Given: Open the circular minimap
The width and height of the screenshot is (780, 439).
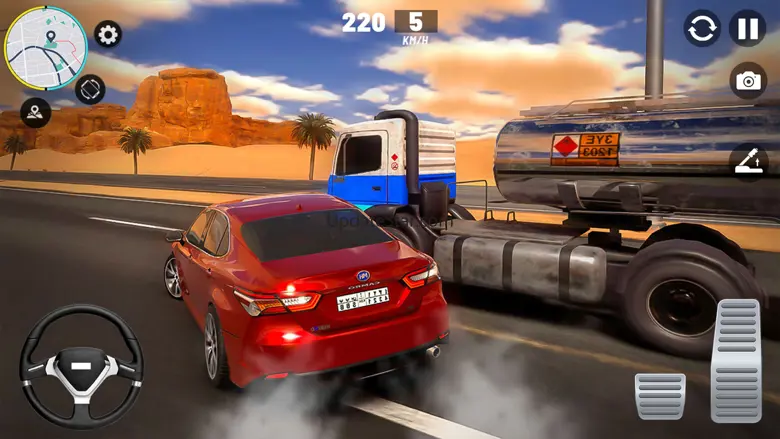Looking at the screenshot, I should click(46, 47).
